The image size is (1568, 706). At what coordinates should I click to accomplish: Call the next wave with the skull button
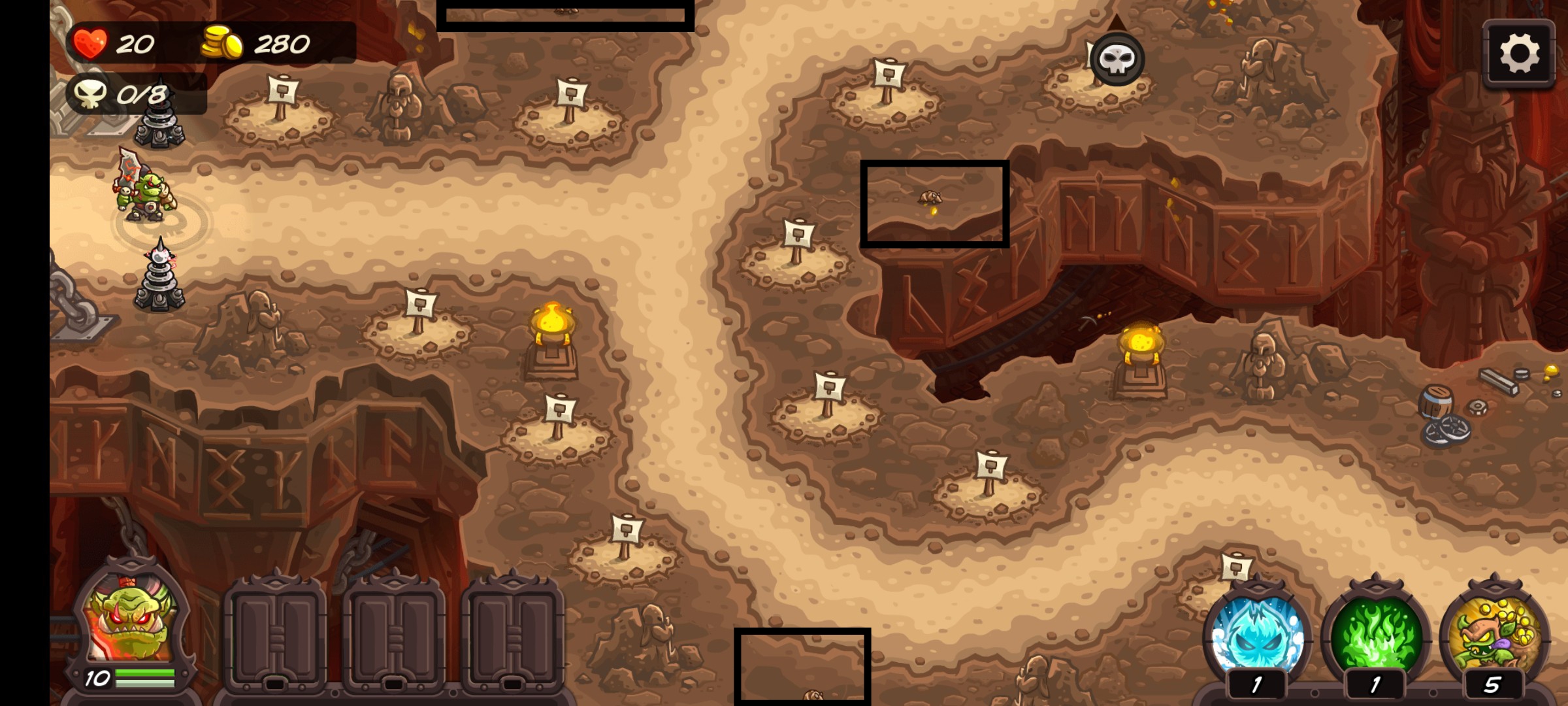[1117, 59]
